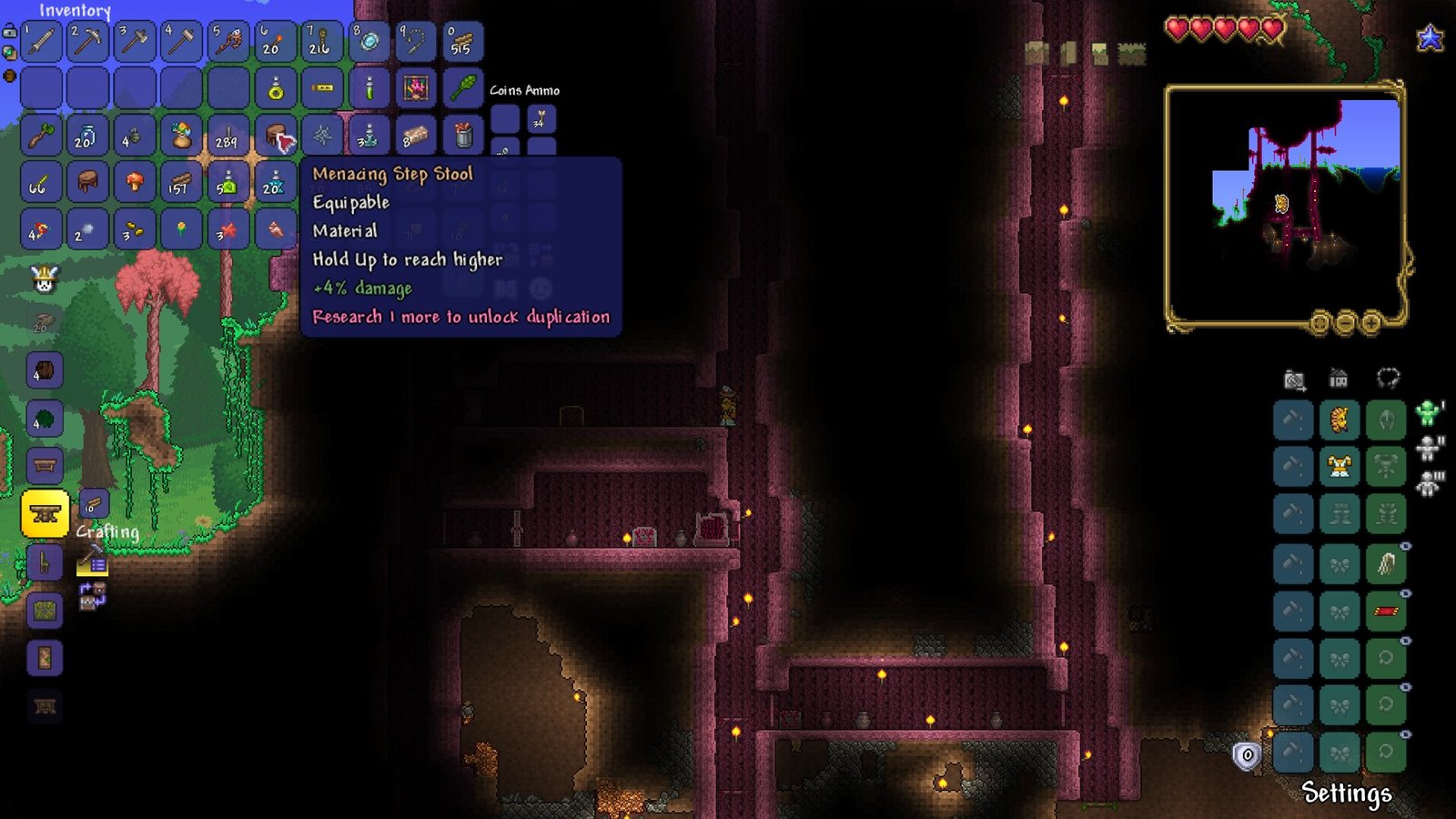Screen dimensions: 1456x819
Task: Click the trash can slot in the inventory
Action: pyautogui.click(x=463, y=136)
